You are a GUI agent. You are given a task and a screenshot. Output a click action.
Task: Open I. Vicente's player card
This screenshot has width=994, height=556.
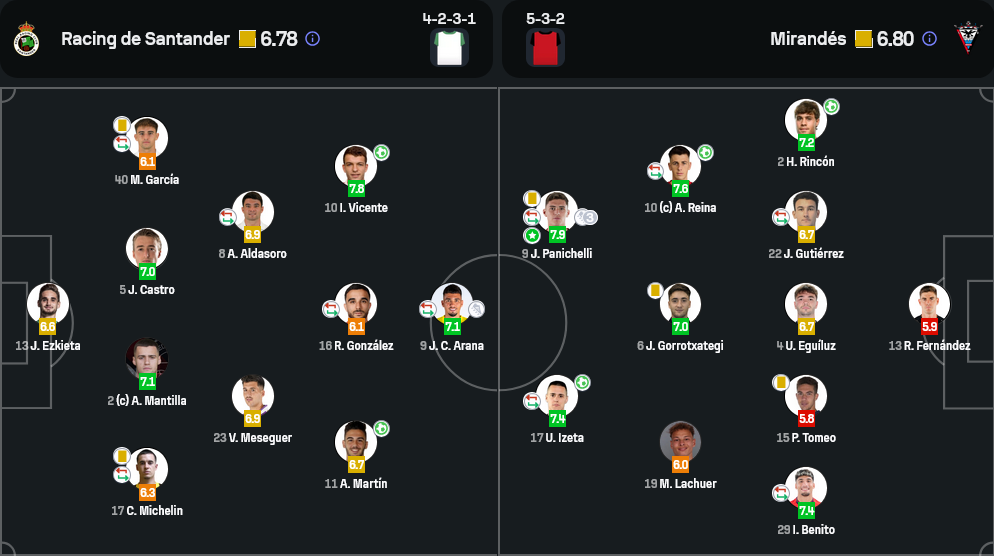coord(356,167)
